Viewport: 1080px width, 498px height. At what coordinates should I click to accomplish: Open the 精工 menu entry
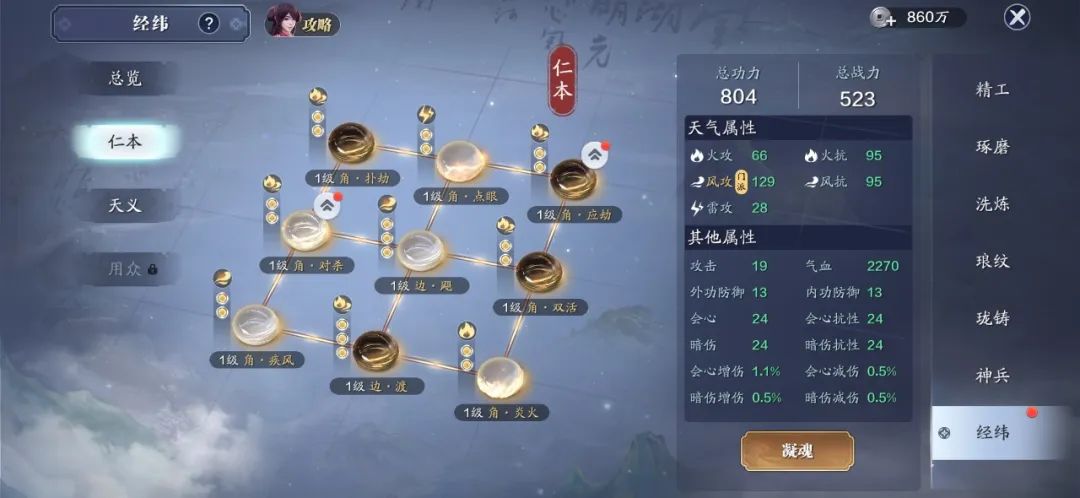click(x=992, y=90)
